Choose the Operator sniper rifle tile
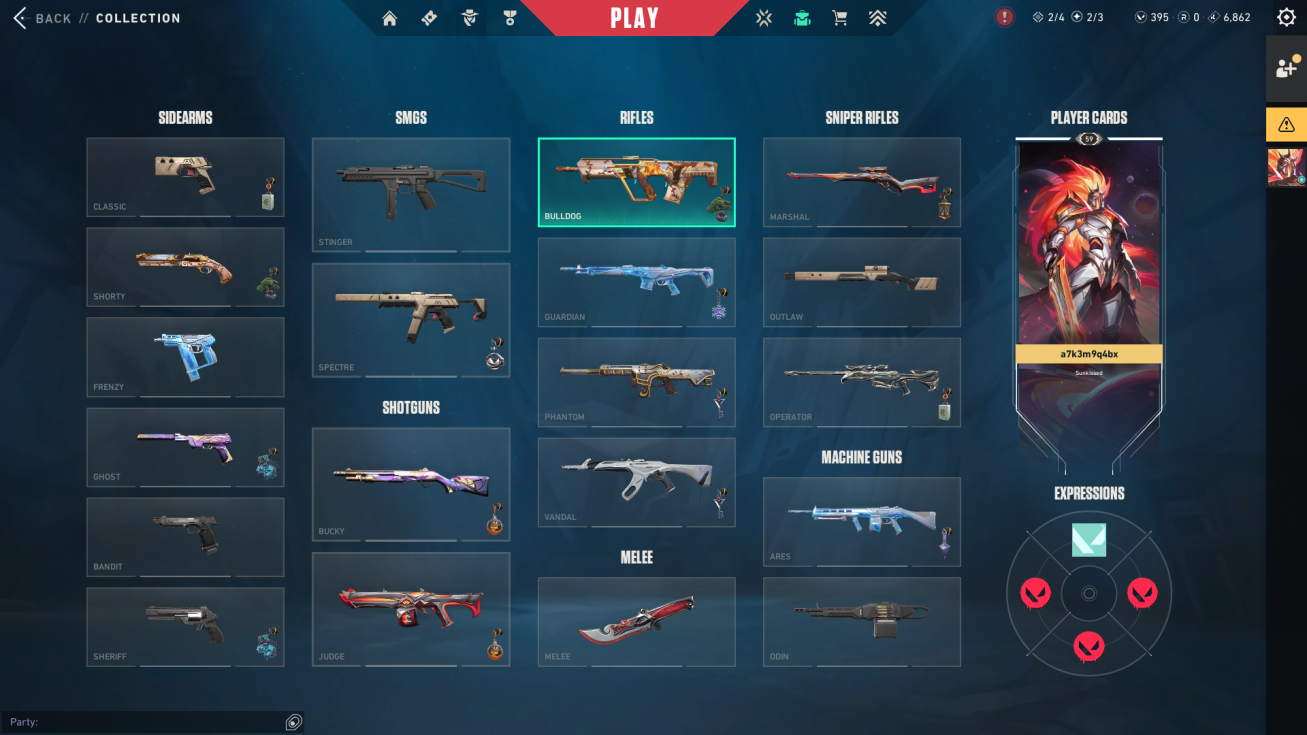Viewport: 1307px width, 735px height. pos(861,383)
